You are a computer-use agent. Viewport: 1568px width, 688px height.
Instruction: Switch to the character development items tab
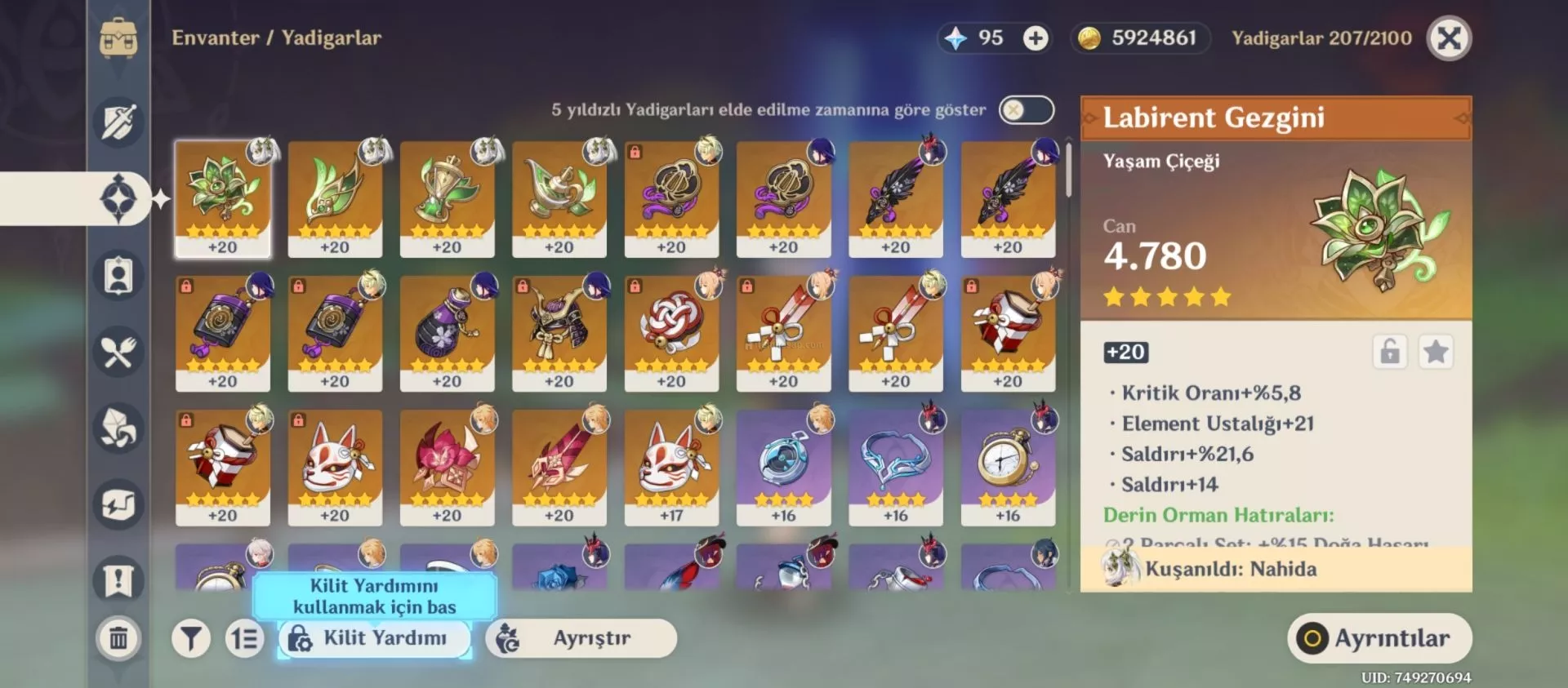pos(118,276)
